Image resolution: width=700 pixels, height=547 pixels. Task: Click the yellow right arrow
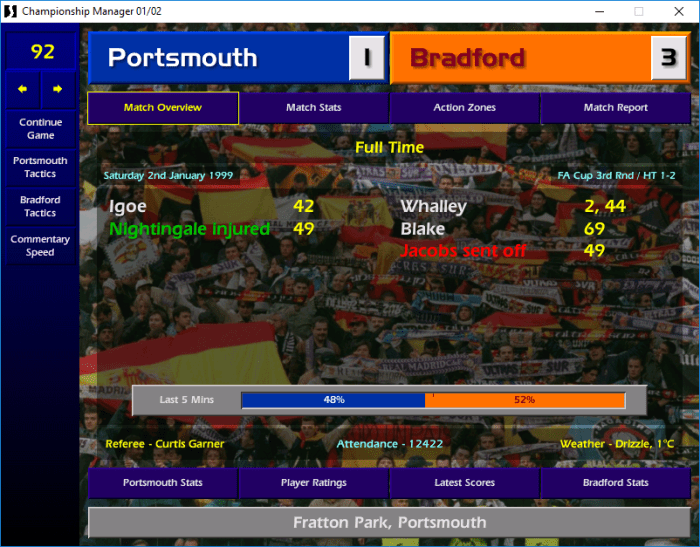pos(58,89)
